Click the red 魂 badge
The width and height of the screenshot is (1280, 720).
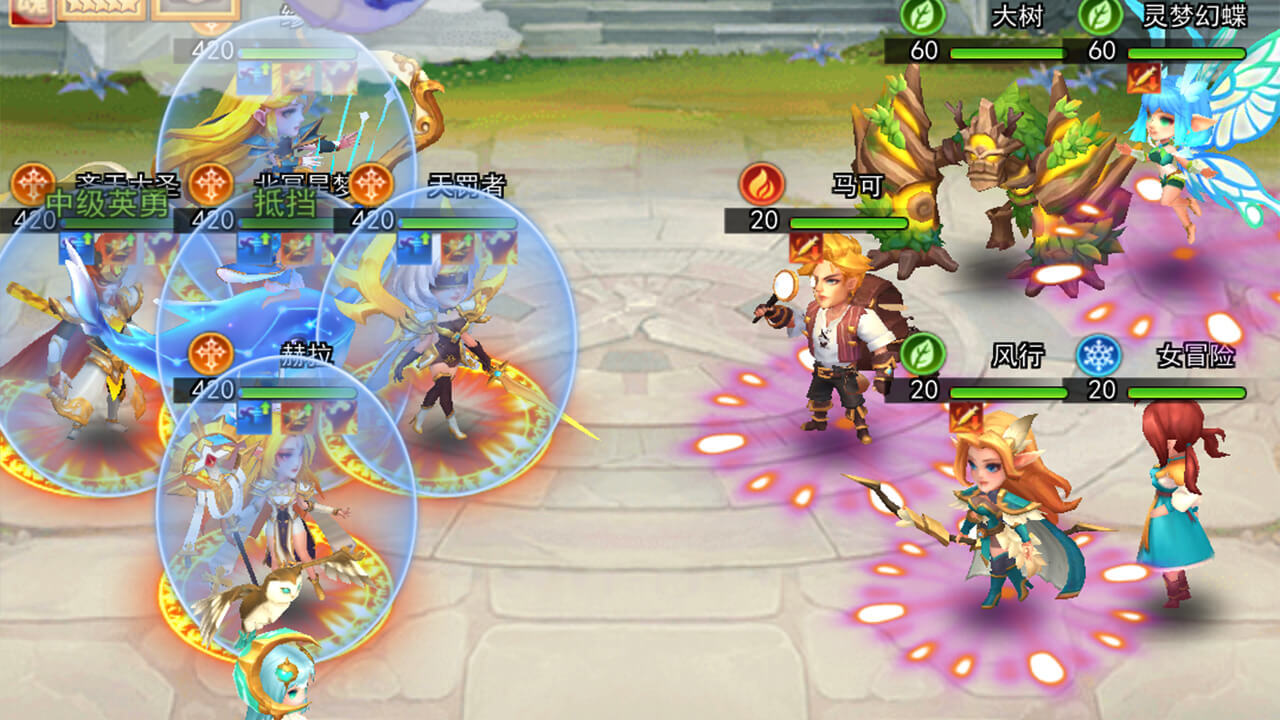pos(30,8)
